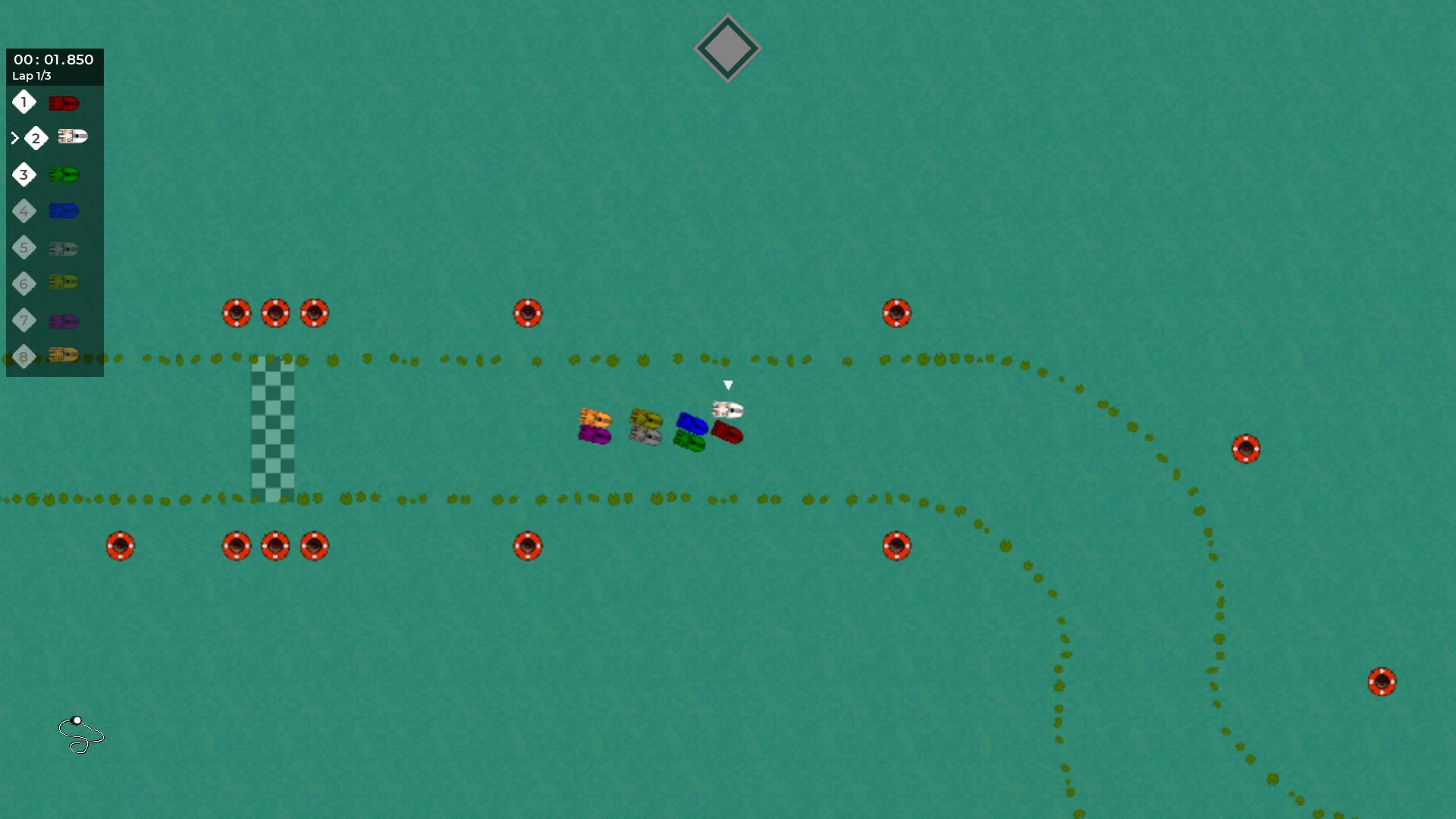Select the diamond position 3 badge
The image size is (1456, 819).
click(24, 174)
